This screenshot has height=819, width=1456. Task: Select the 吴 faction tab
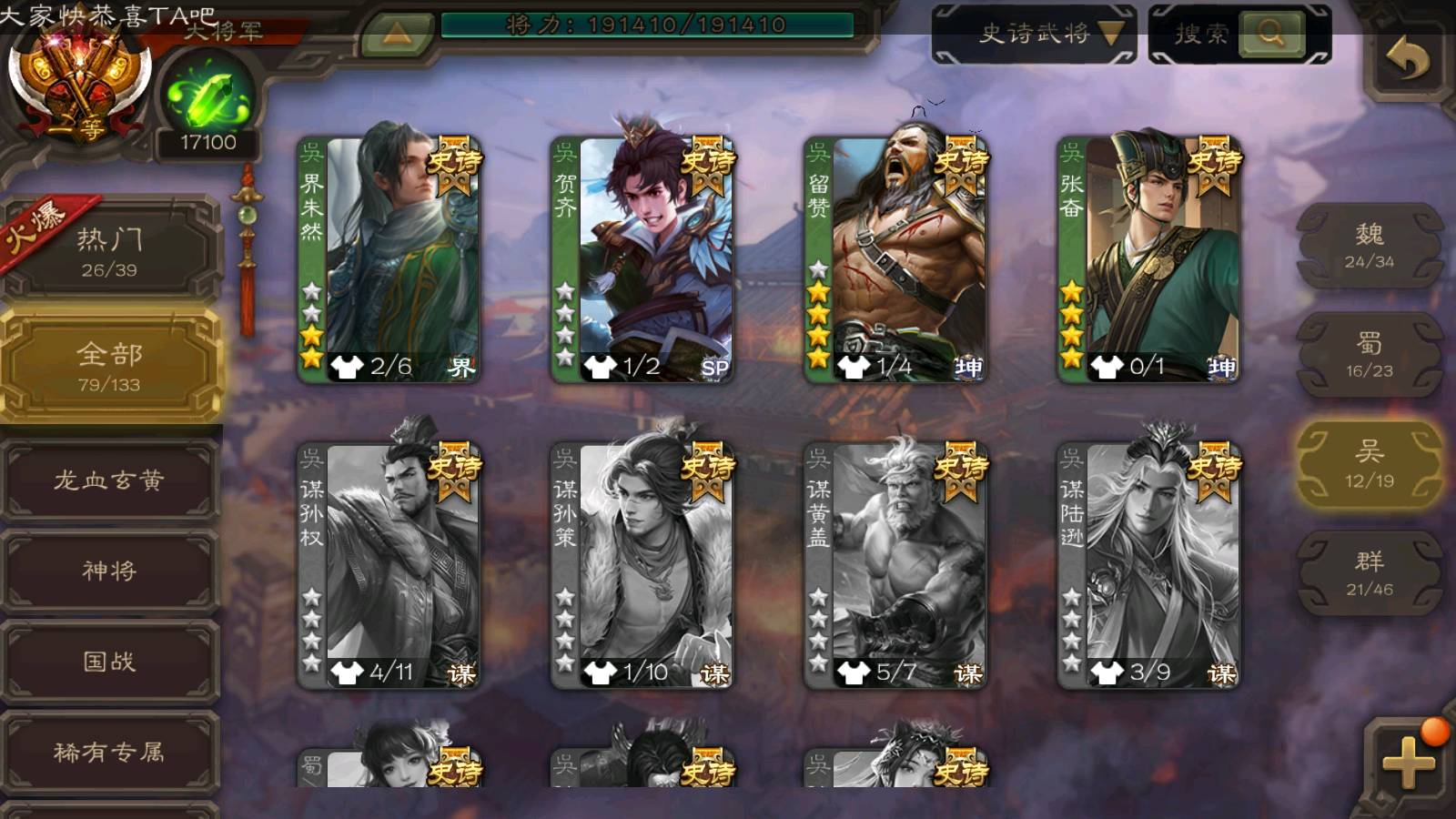[x=1370, y=464]
